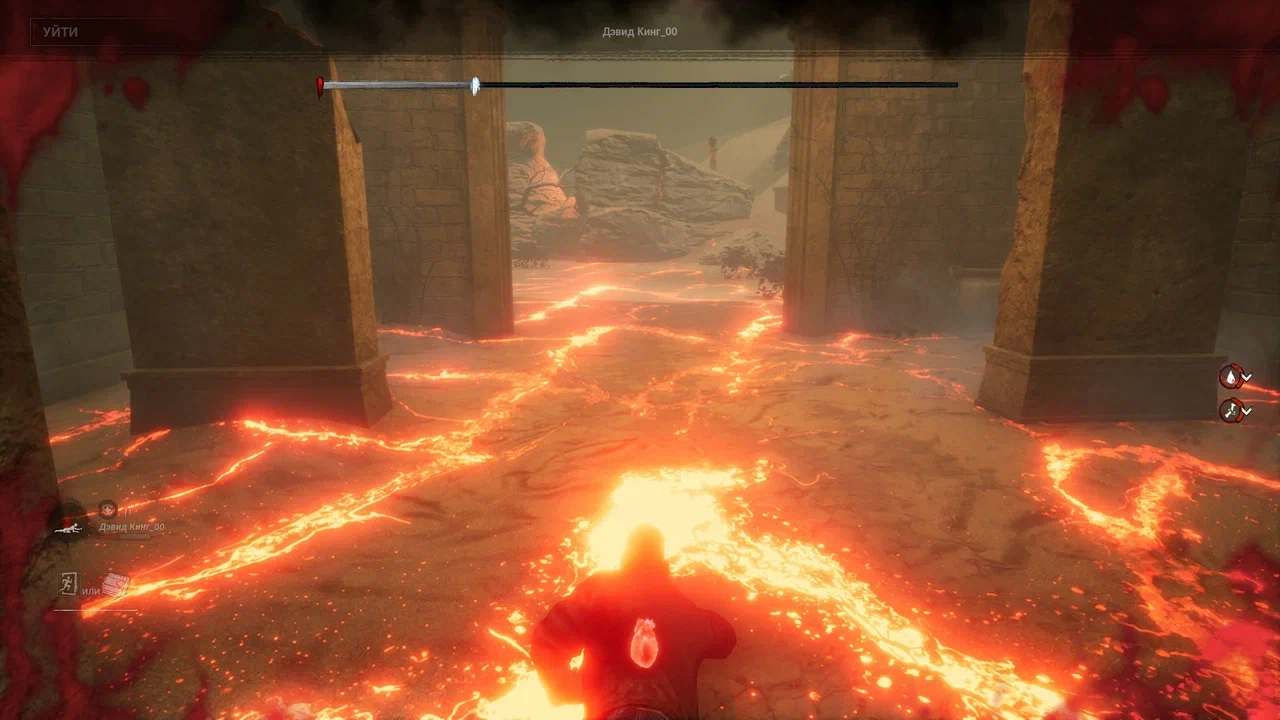Click the УЙТИ leave button
The height and width of the screenshot is (720, 1280).
60,32
